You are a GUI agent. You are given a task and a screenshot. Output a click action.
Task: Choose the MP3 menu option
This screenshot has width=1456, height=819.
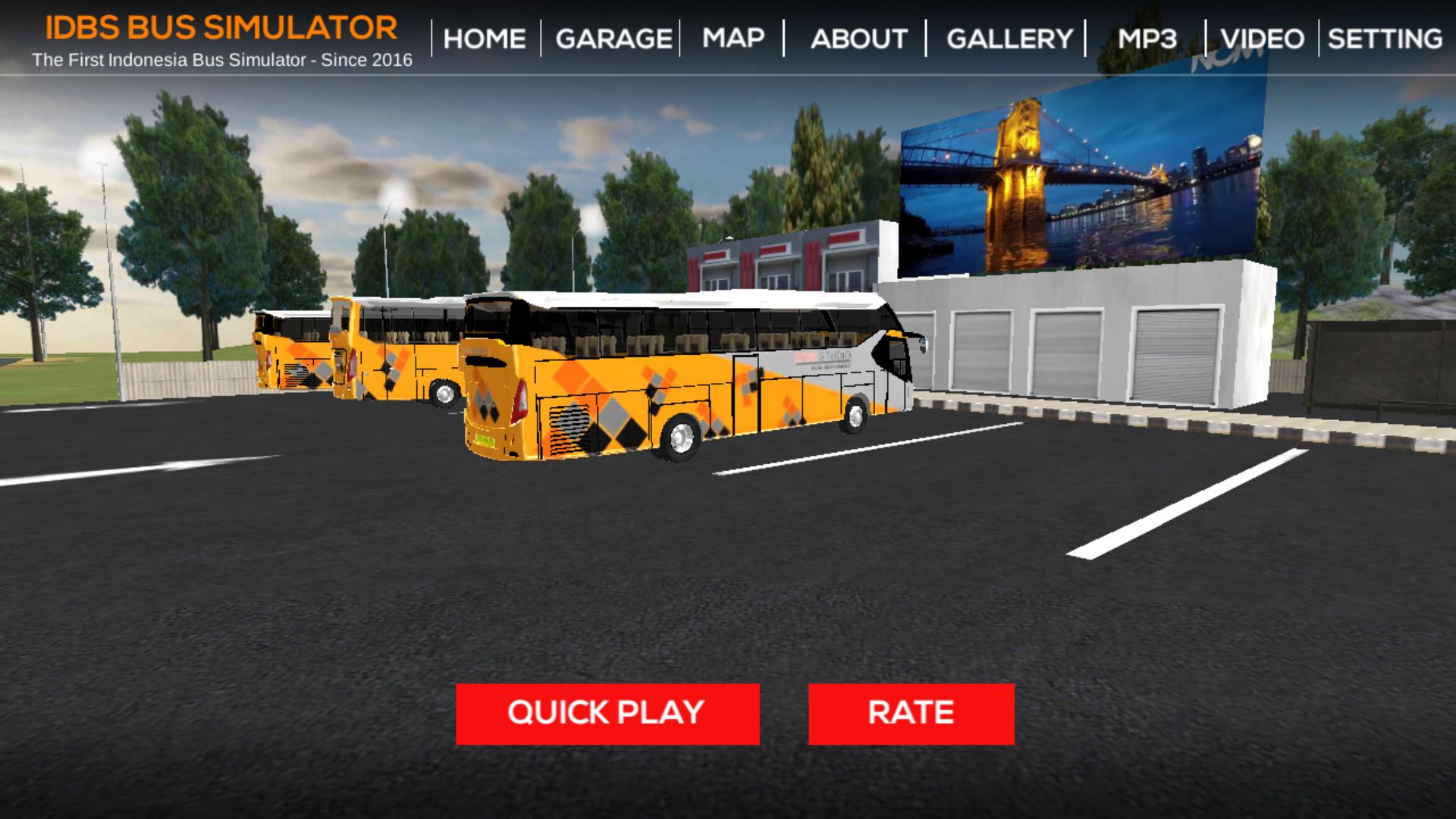tap(1147, 39)
